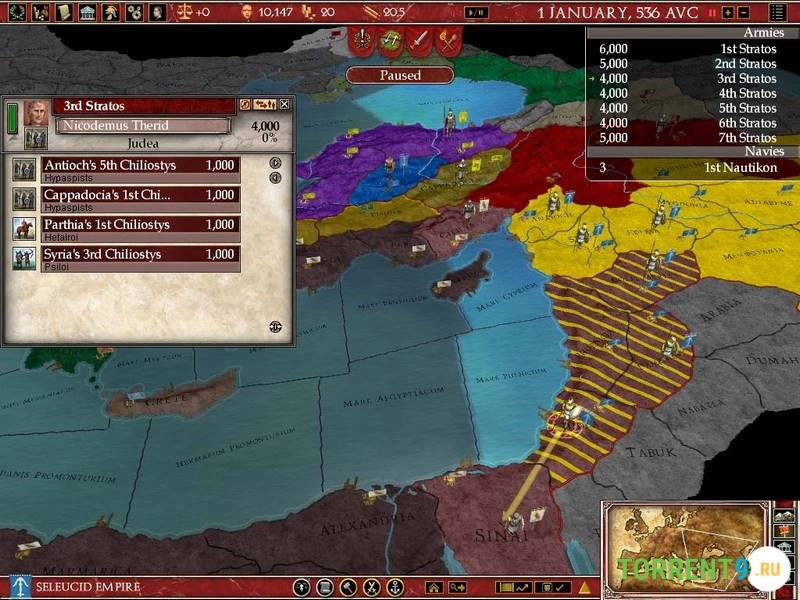Close the 3rd Stratos army panel

pyautogui.click(x=284, y=104)
